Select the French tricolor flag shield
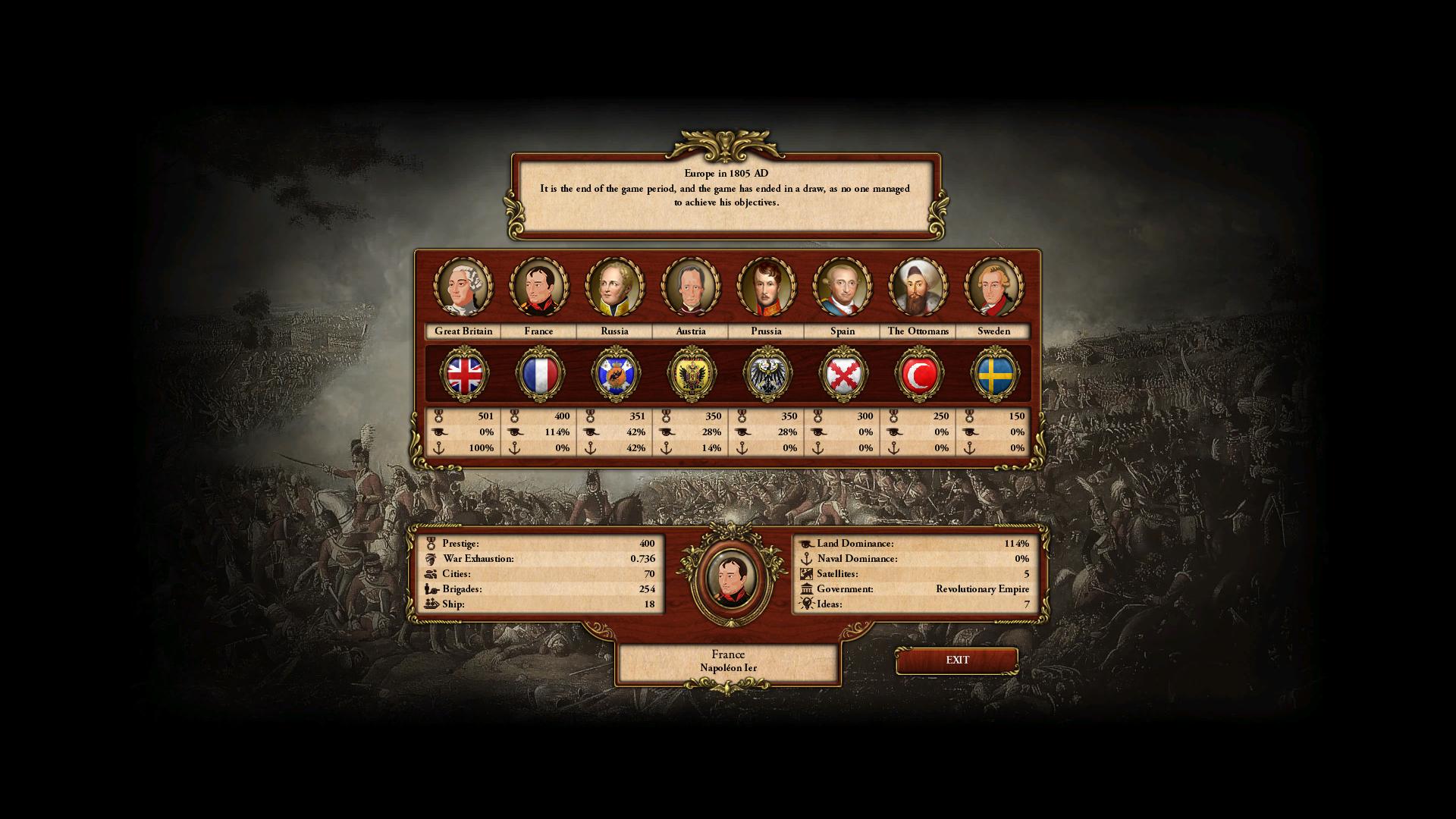 tap(540, 374)
